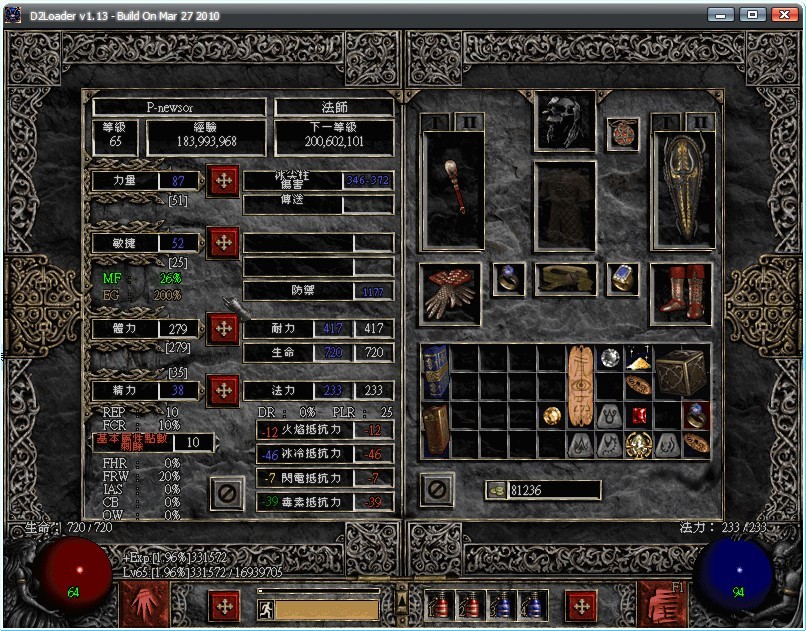Image resolution: width=806 pixels, height=631 pixels.
Task: Pick up the white diamond gem
Action: click(609, 358)
